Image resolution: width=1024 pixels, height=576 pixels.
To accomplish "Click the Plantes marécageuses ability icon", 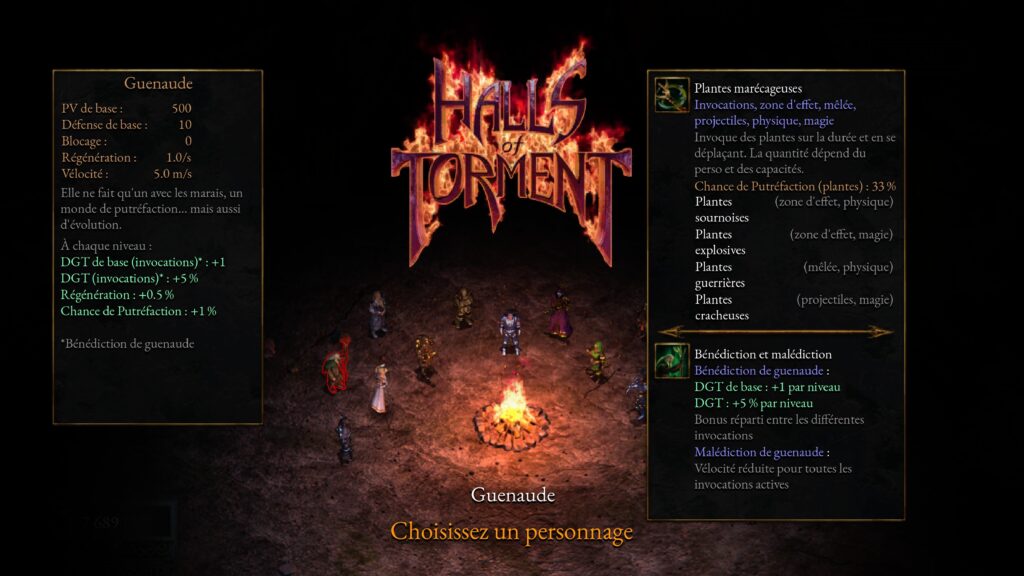I will 671,95.
